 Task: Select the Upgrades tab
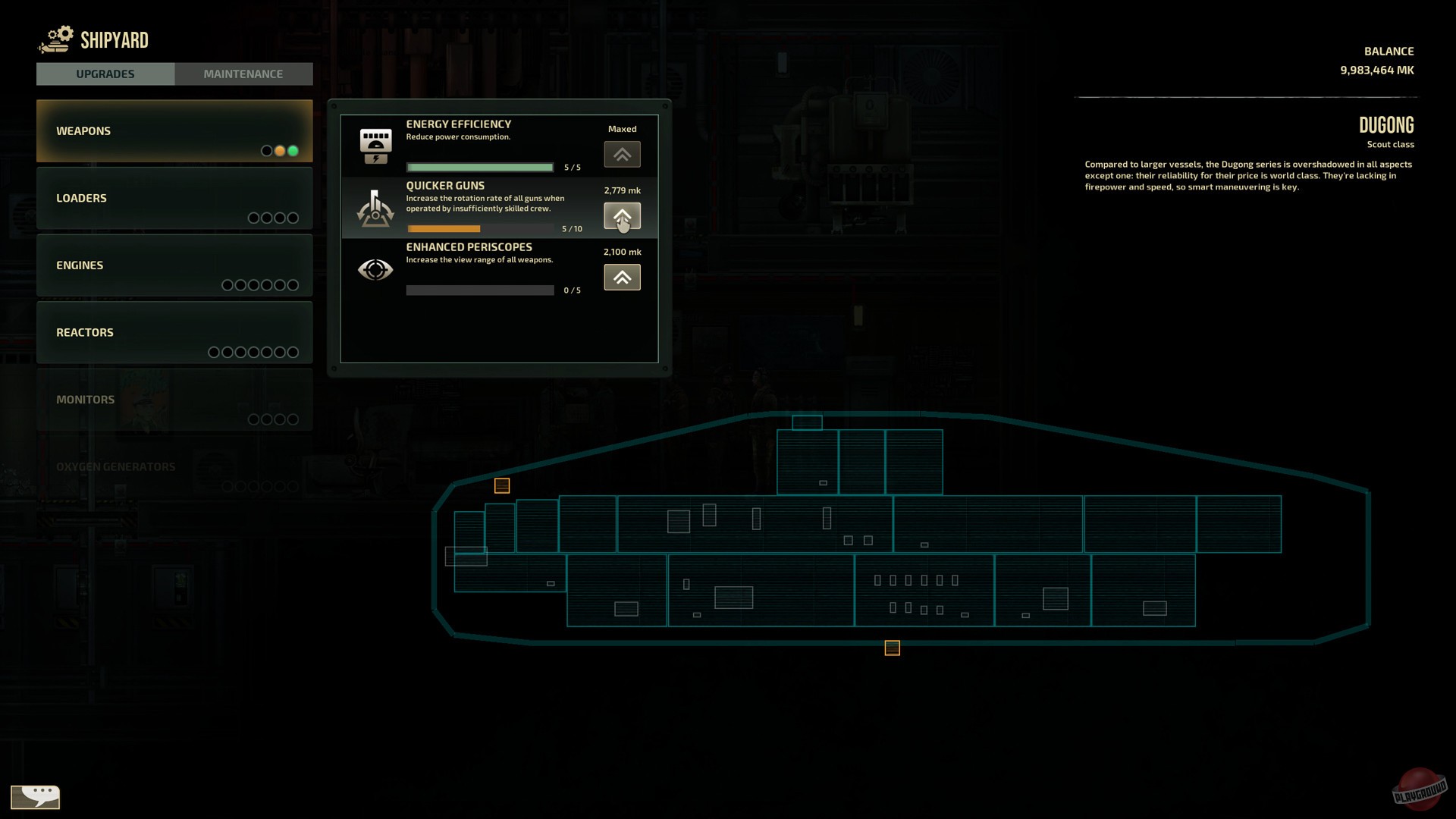click(105, 74)
